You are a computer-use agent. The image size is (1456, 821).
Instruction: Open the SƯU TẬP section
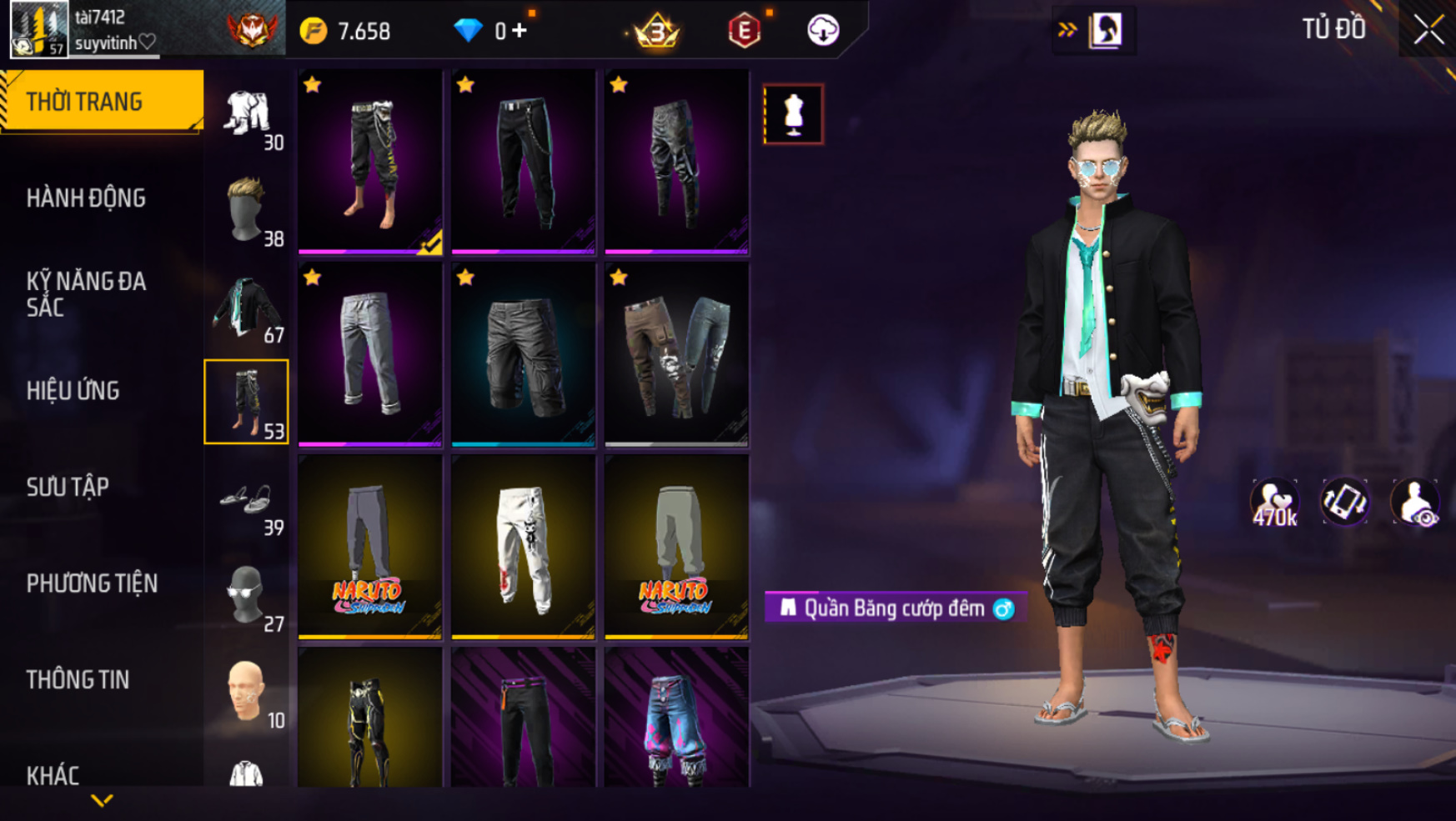[x=68, y=487]
